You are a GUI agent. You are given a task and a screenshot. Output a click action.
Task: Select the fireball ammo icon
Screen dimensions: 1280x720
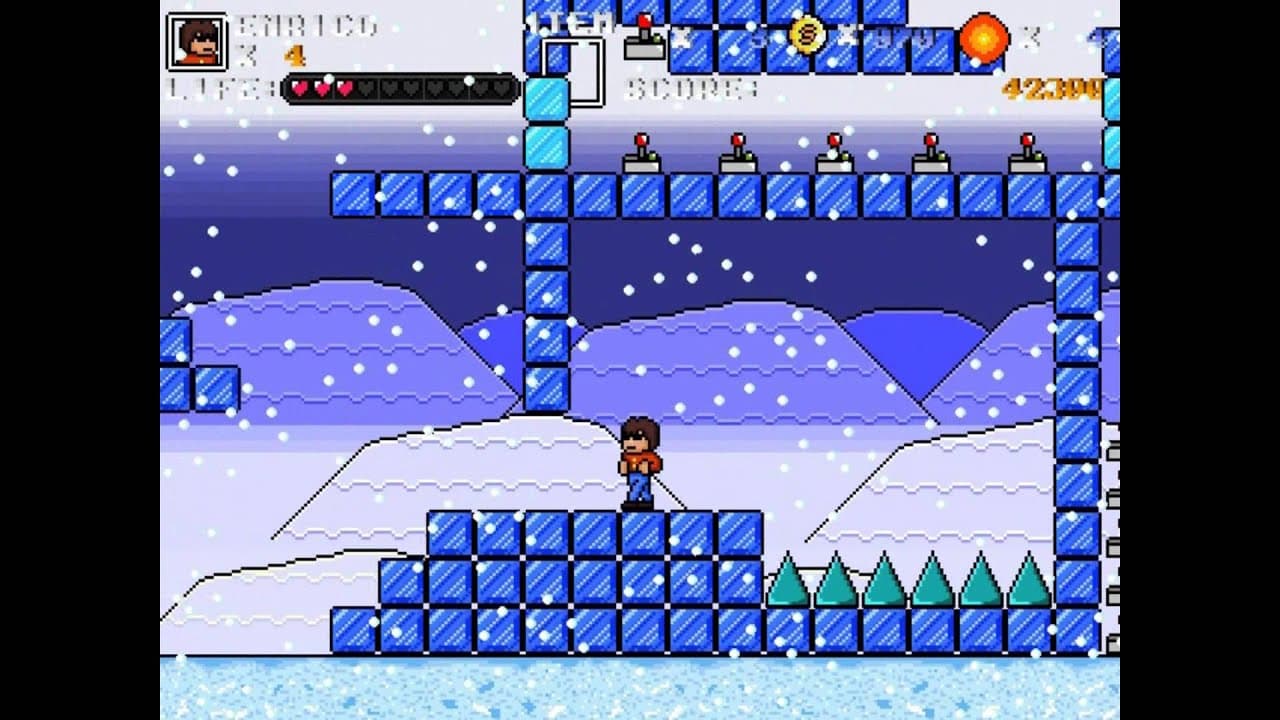point(983,39)
